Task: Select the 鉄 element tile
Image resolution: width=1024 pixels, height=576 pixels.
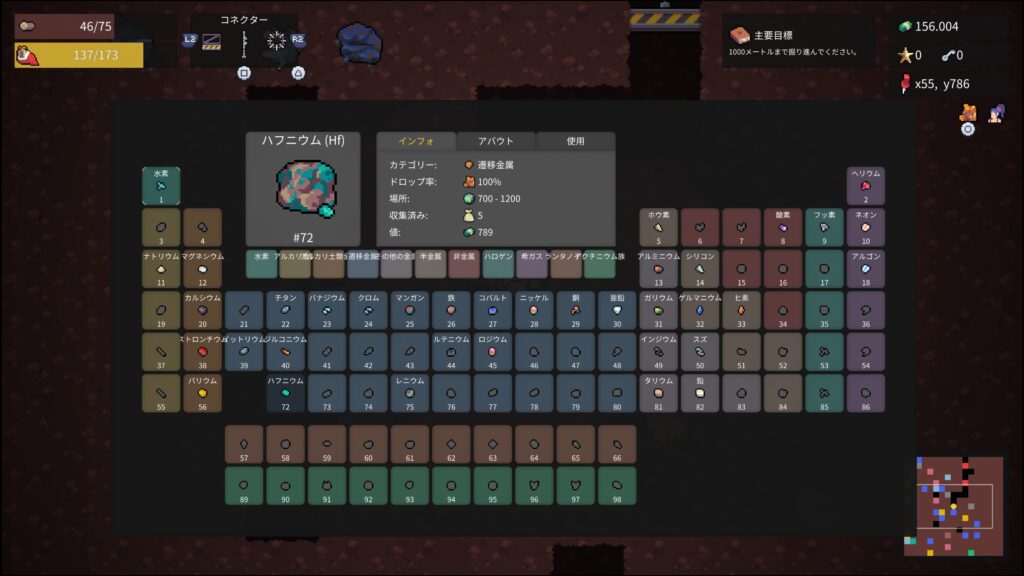Action: pos(451,311)
